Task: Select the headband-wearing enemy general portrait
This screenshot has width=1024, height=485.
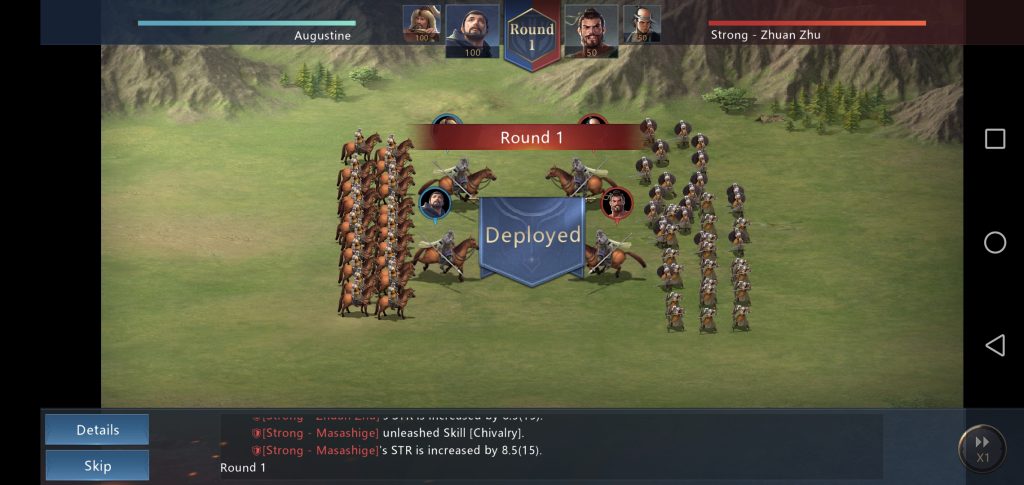Action: click(642, 24)
